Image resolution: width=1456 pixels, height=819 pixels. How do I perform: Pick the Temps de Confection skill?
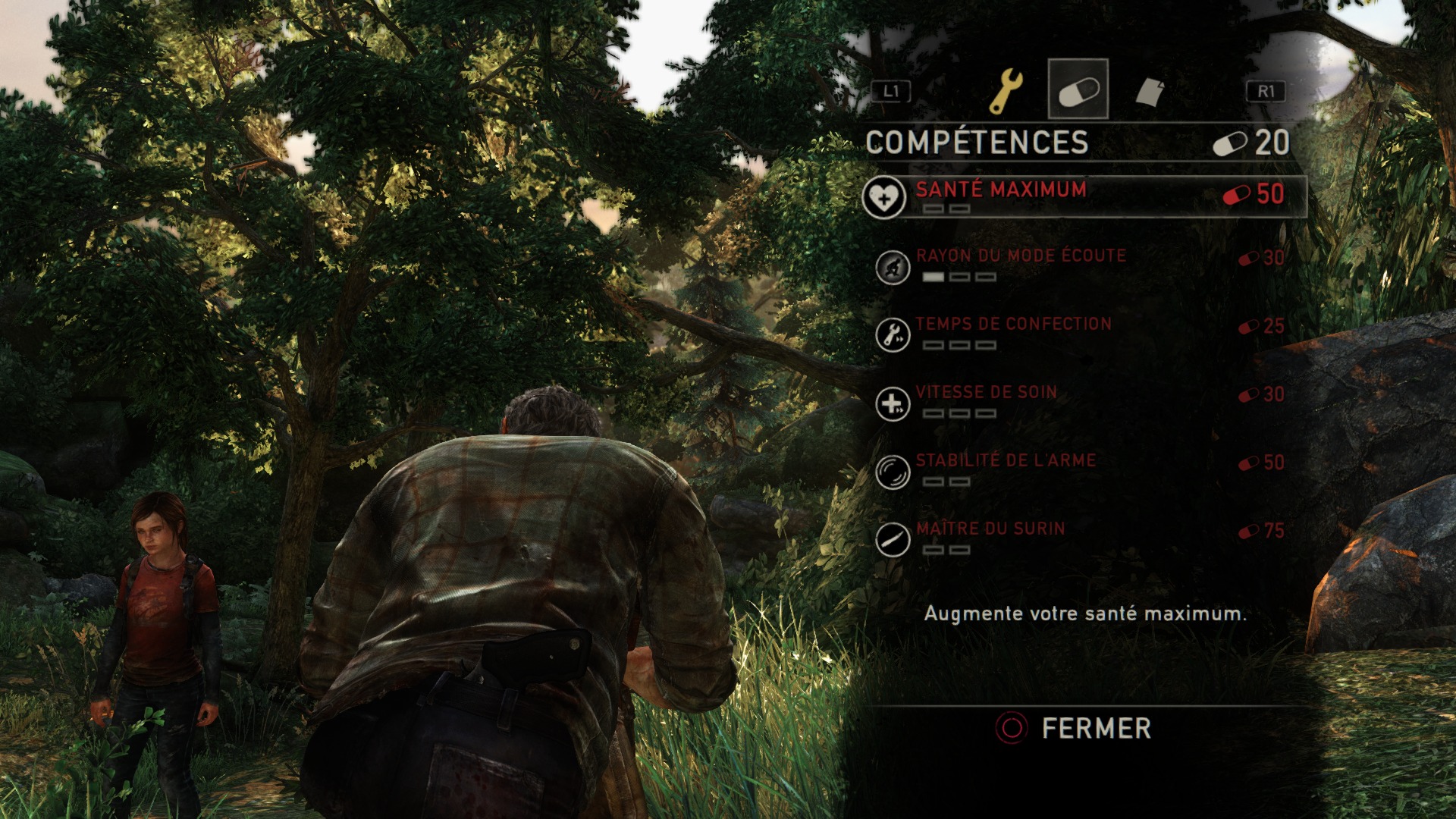pyautogui.click(x=1013, y=325)
